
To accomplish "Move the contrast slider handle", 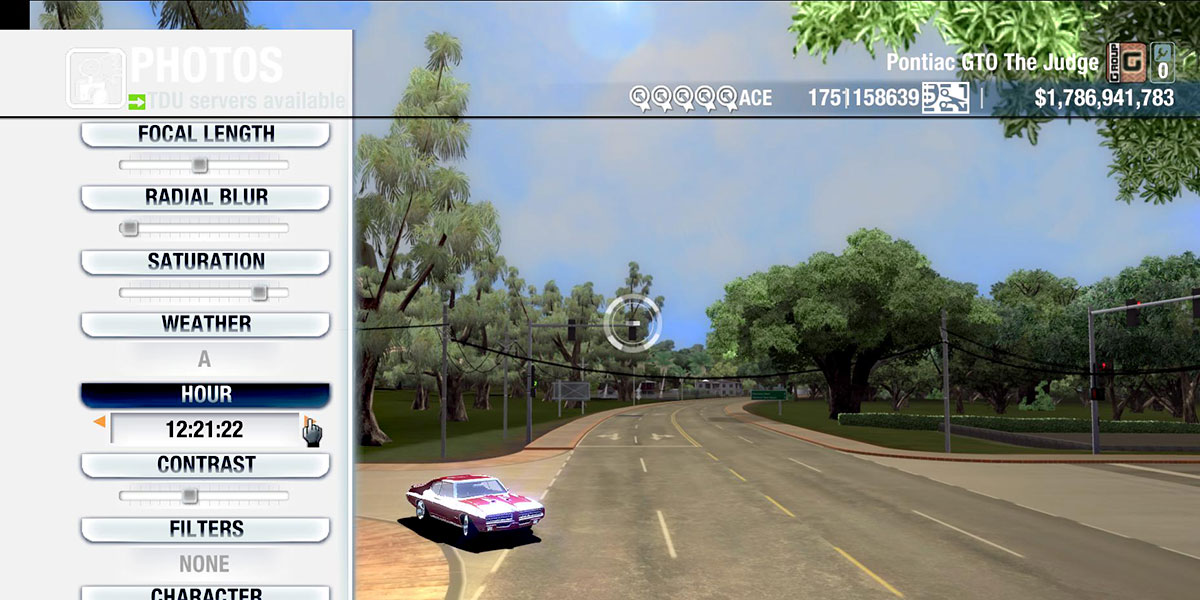I will point(189,496).
